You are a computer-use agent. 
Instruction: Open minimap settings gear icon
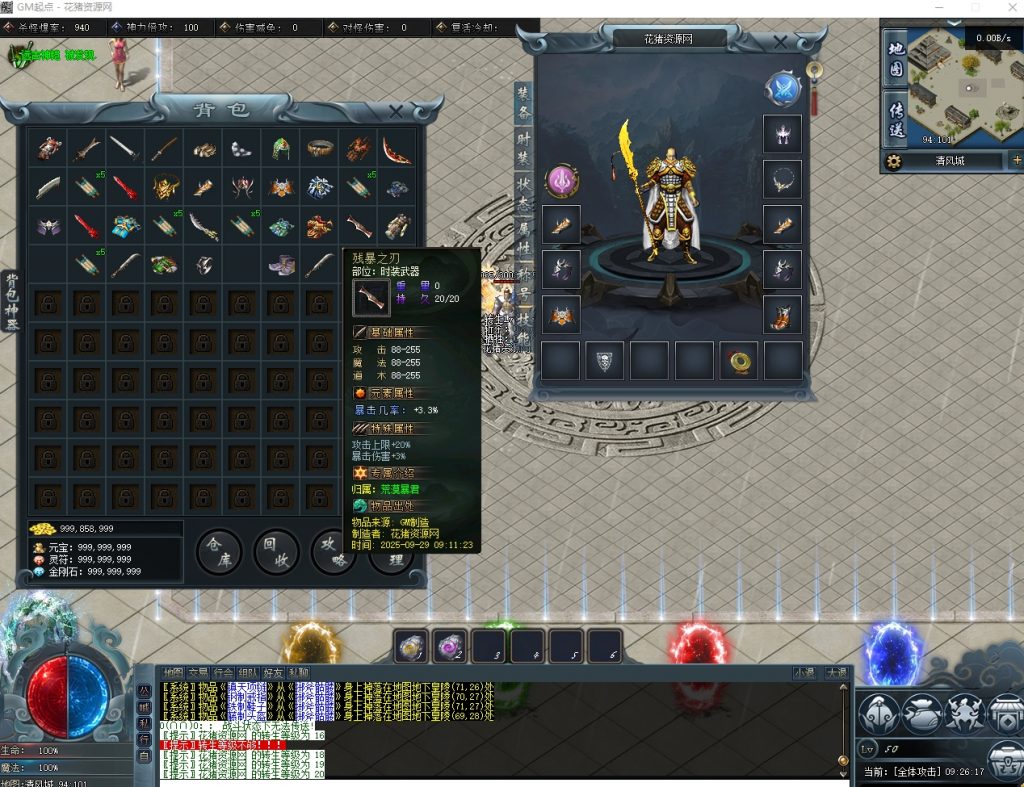coord(893,161)
